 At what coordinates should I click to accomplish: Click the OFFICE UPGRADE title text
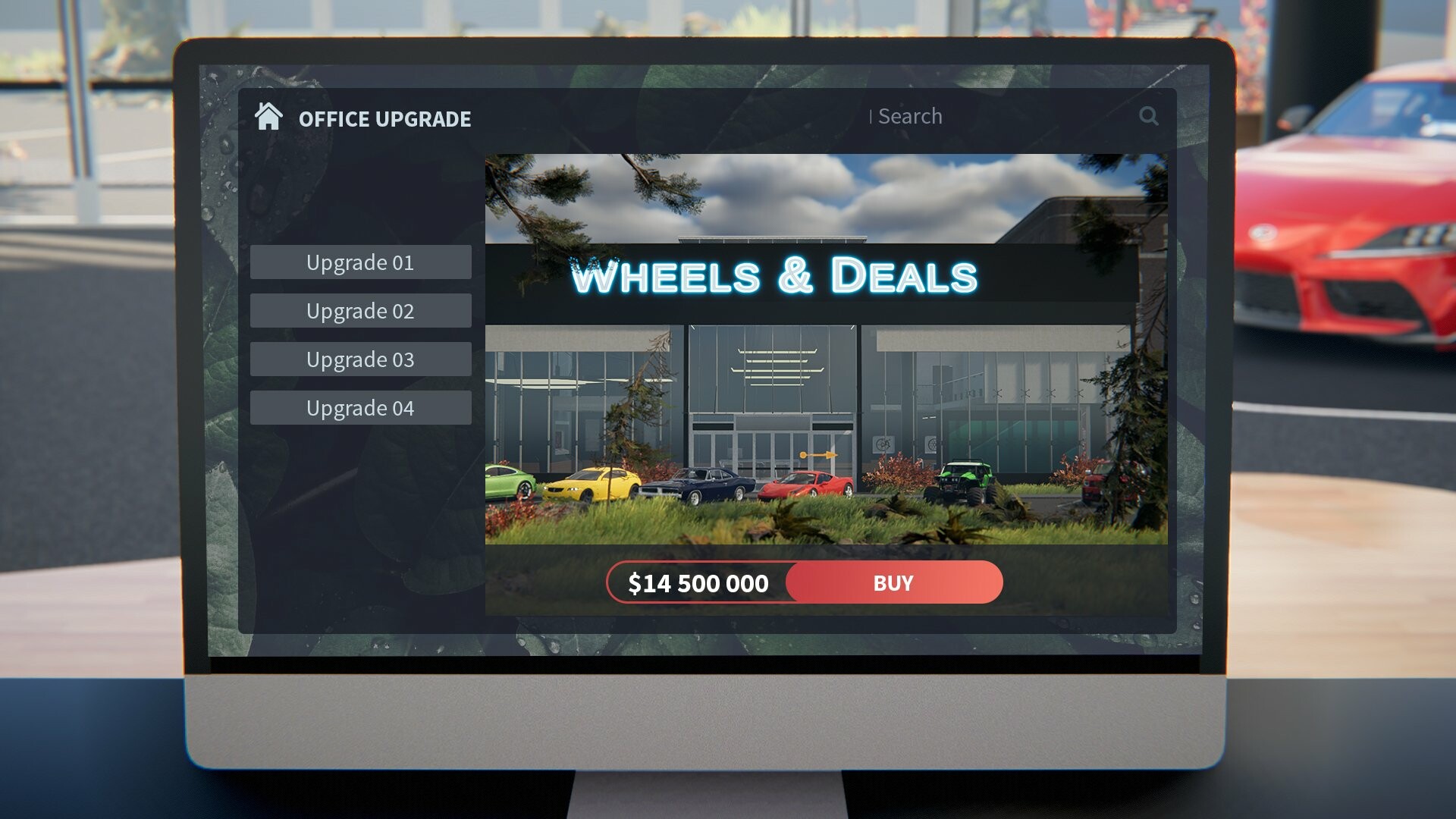pos(384,118)
